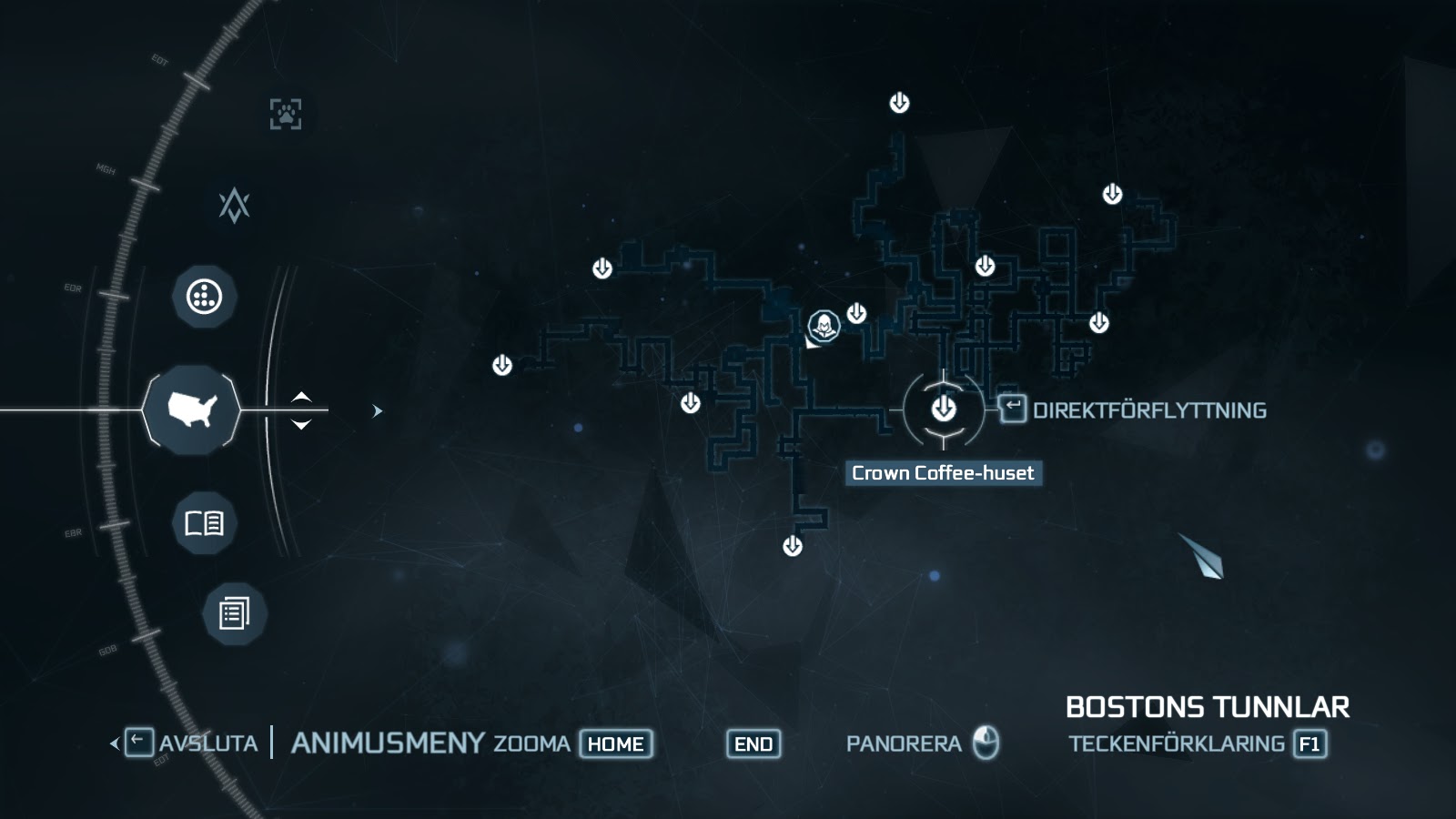Select the USA map icon in the wheel
1456x819 pixels.
coord(193,409)
